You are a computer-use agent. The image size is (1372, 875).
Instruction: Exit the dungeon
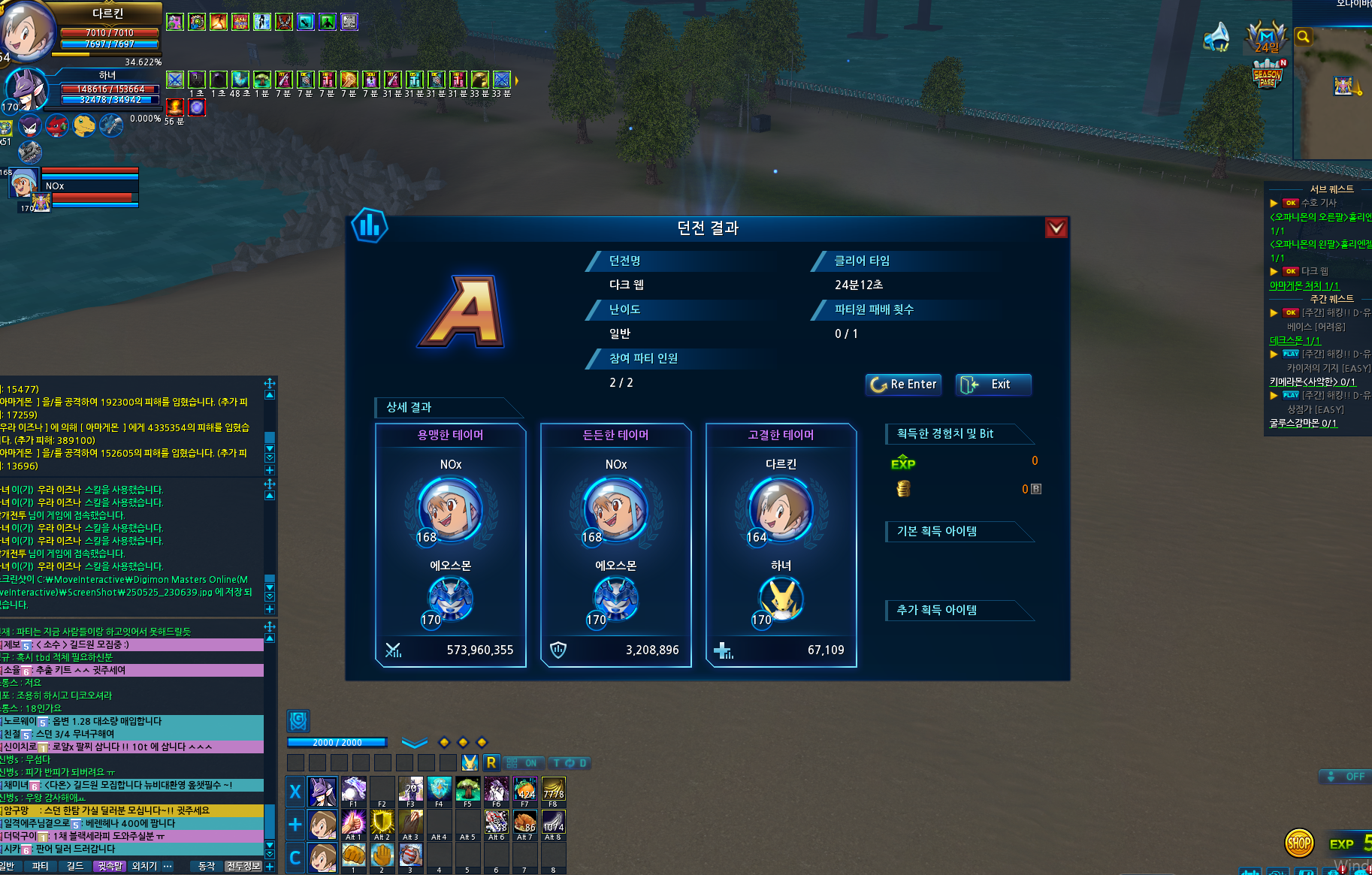pyautogui.click(x=993, y=385)
